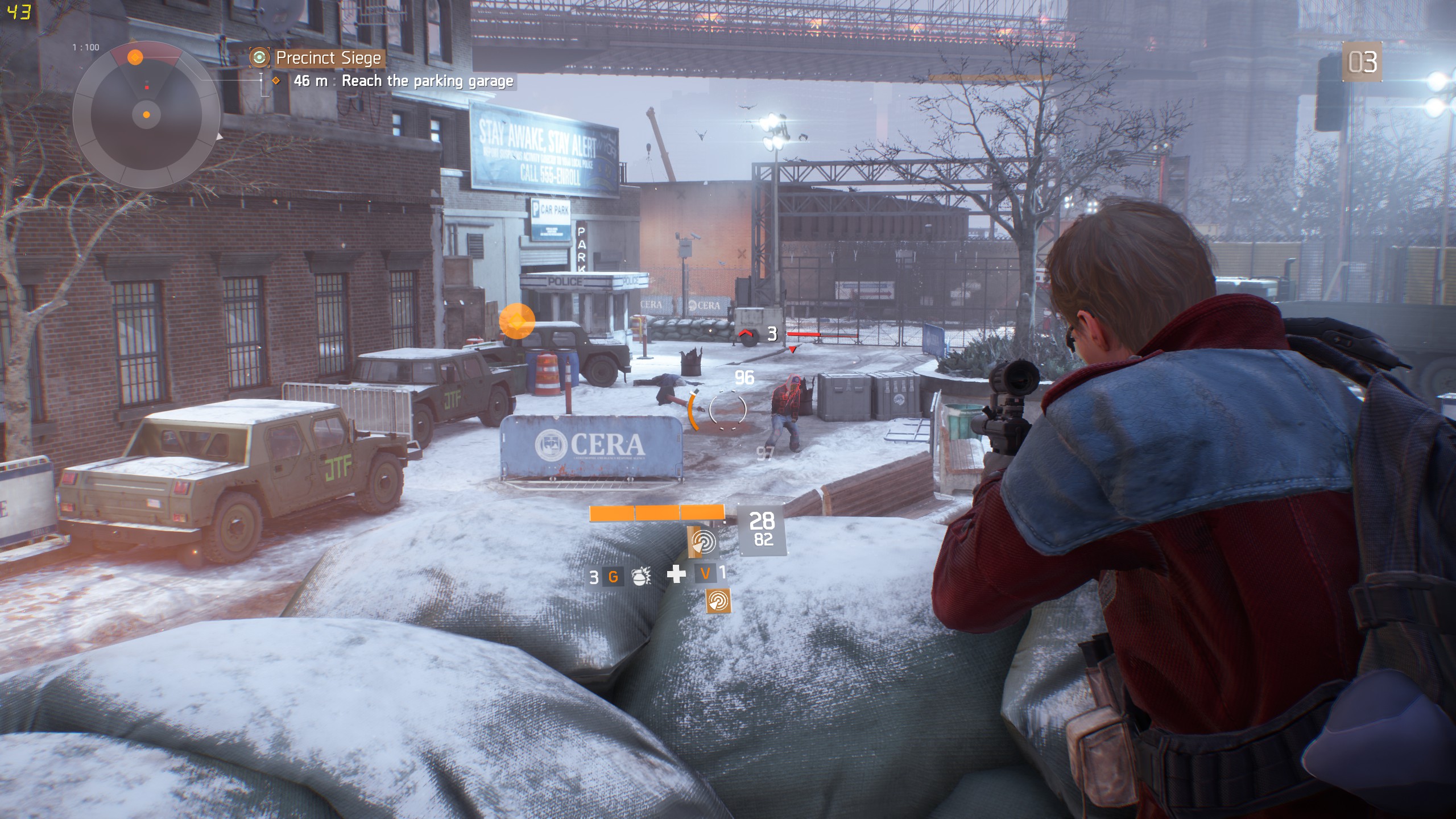Image resolution: width=1456 pixels, height=819 pixels.
Task: Use the white medkit cross icon
Action: click(x=676, y=574)
